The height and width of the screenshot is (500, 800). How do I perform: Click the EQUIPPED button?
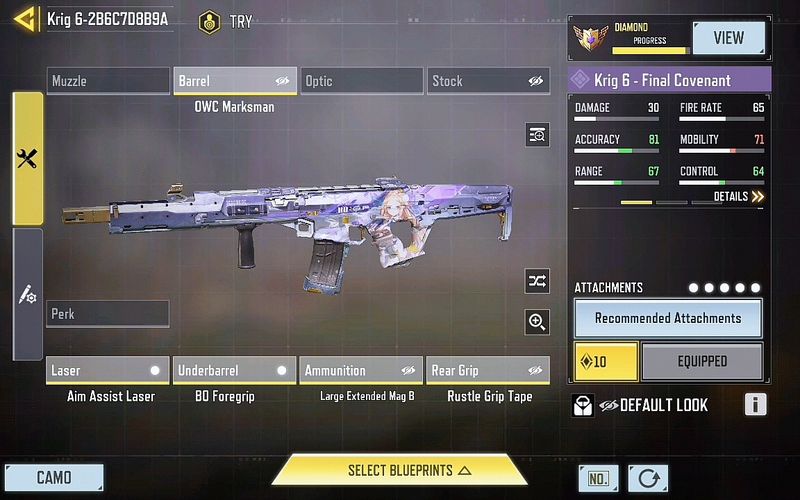702,361
